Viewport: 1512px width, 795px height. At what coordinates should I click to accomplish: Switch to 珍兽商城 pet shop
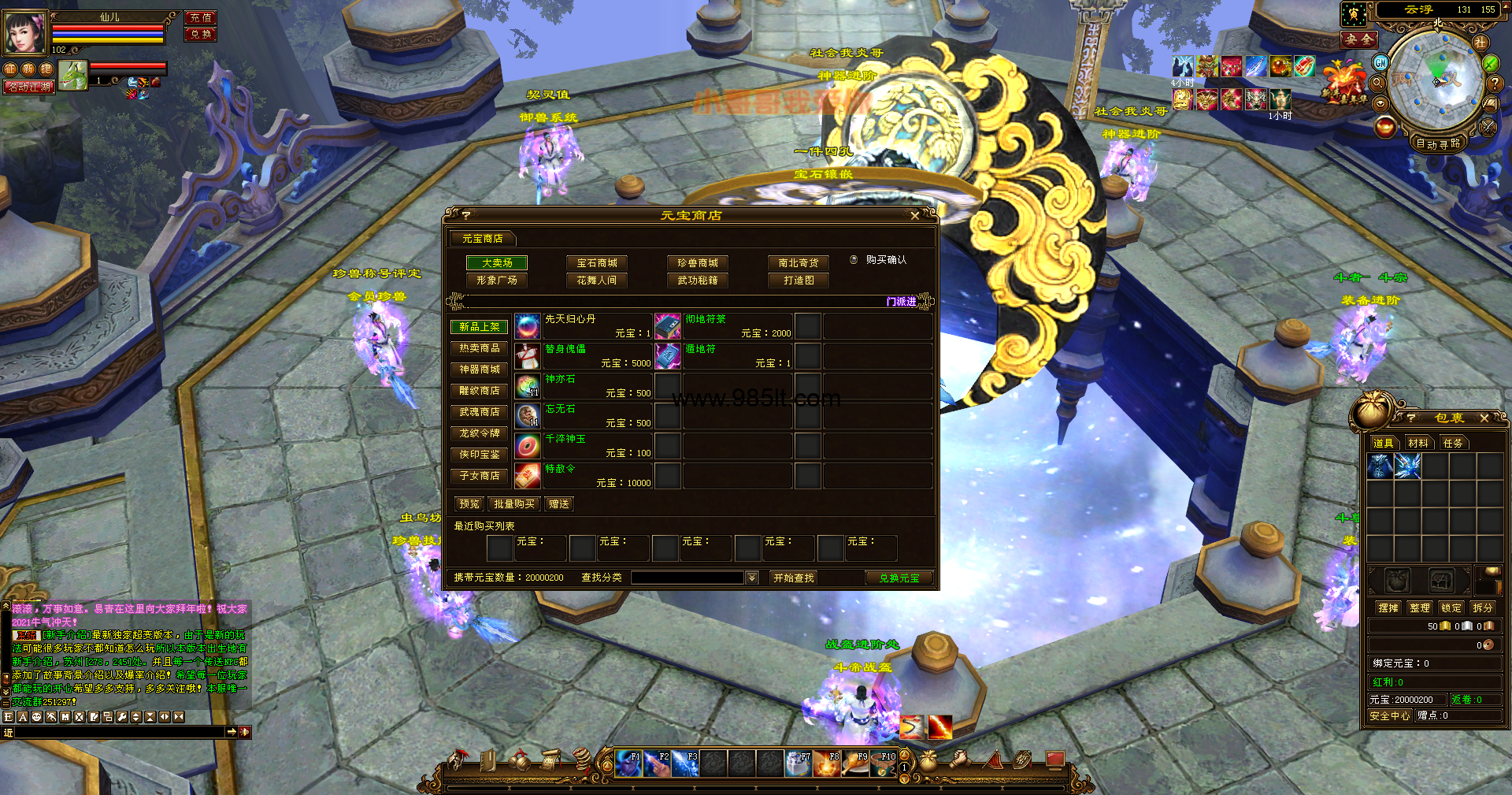click(x=697, y=263)
